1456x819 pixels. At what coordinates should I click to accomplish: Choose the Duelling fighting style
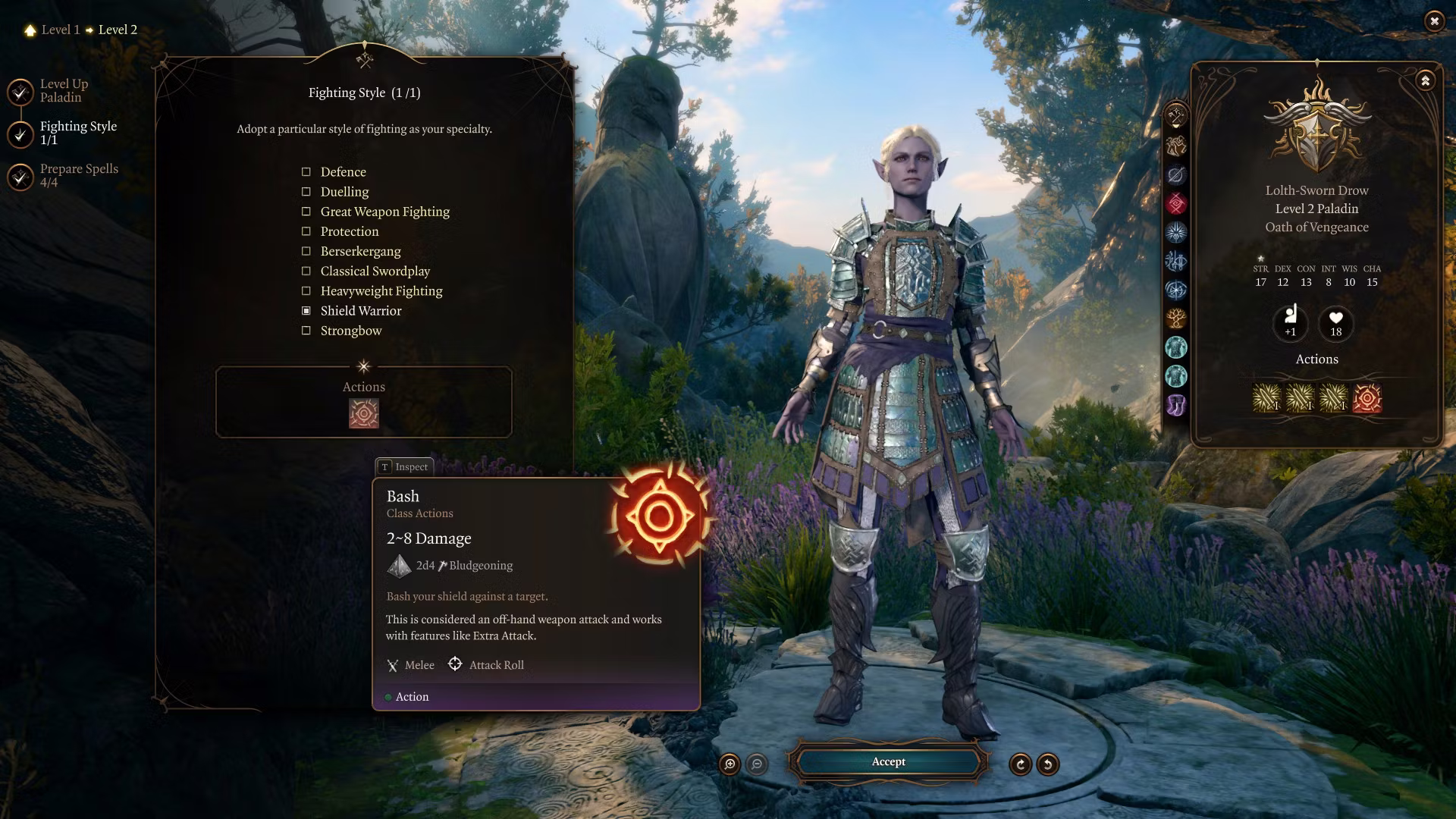click(306, 192)
